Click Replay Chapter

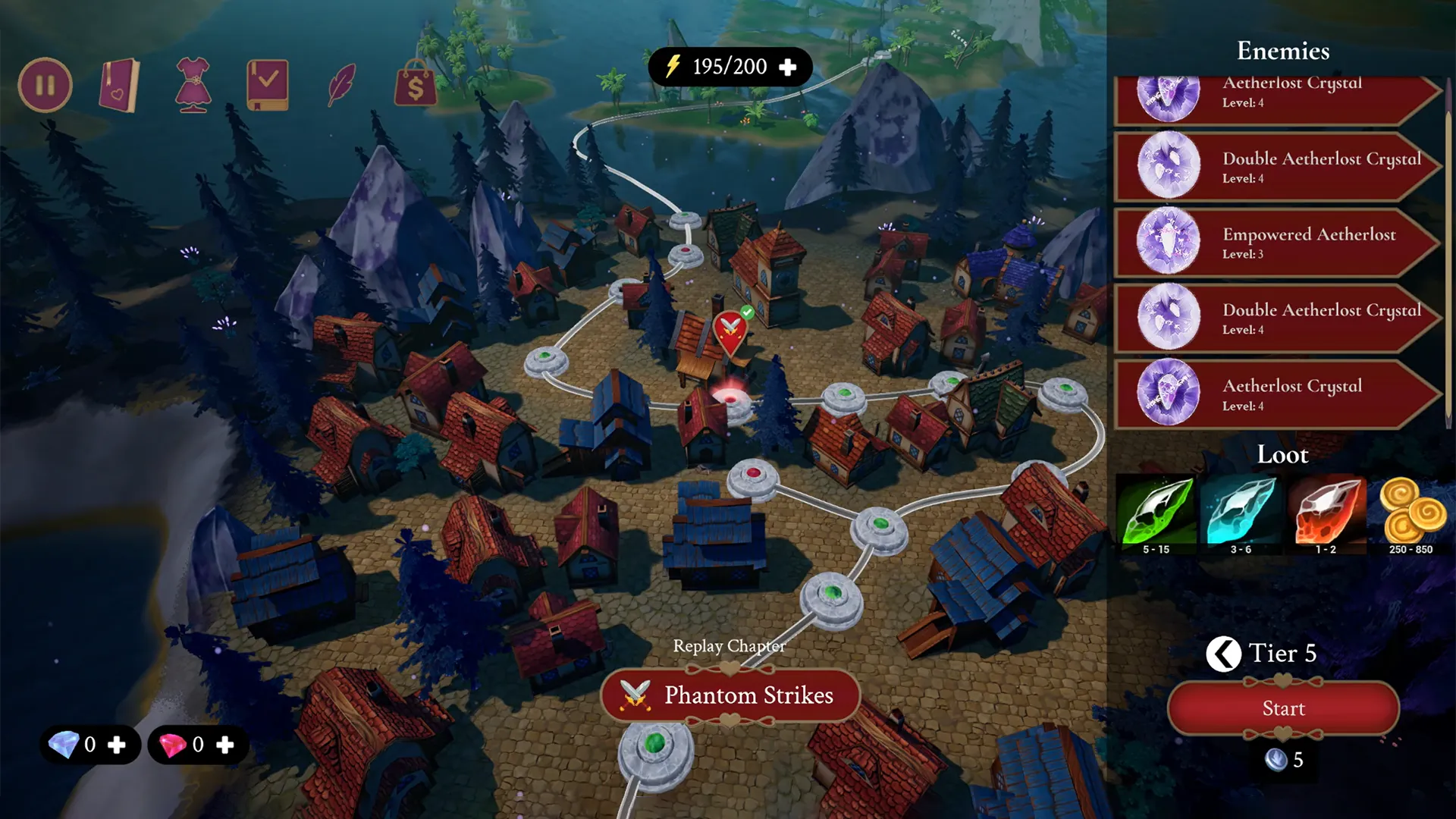coord(728,647)
